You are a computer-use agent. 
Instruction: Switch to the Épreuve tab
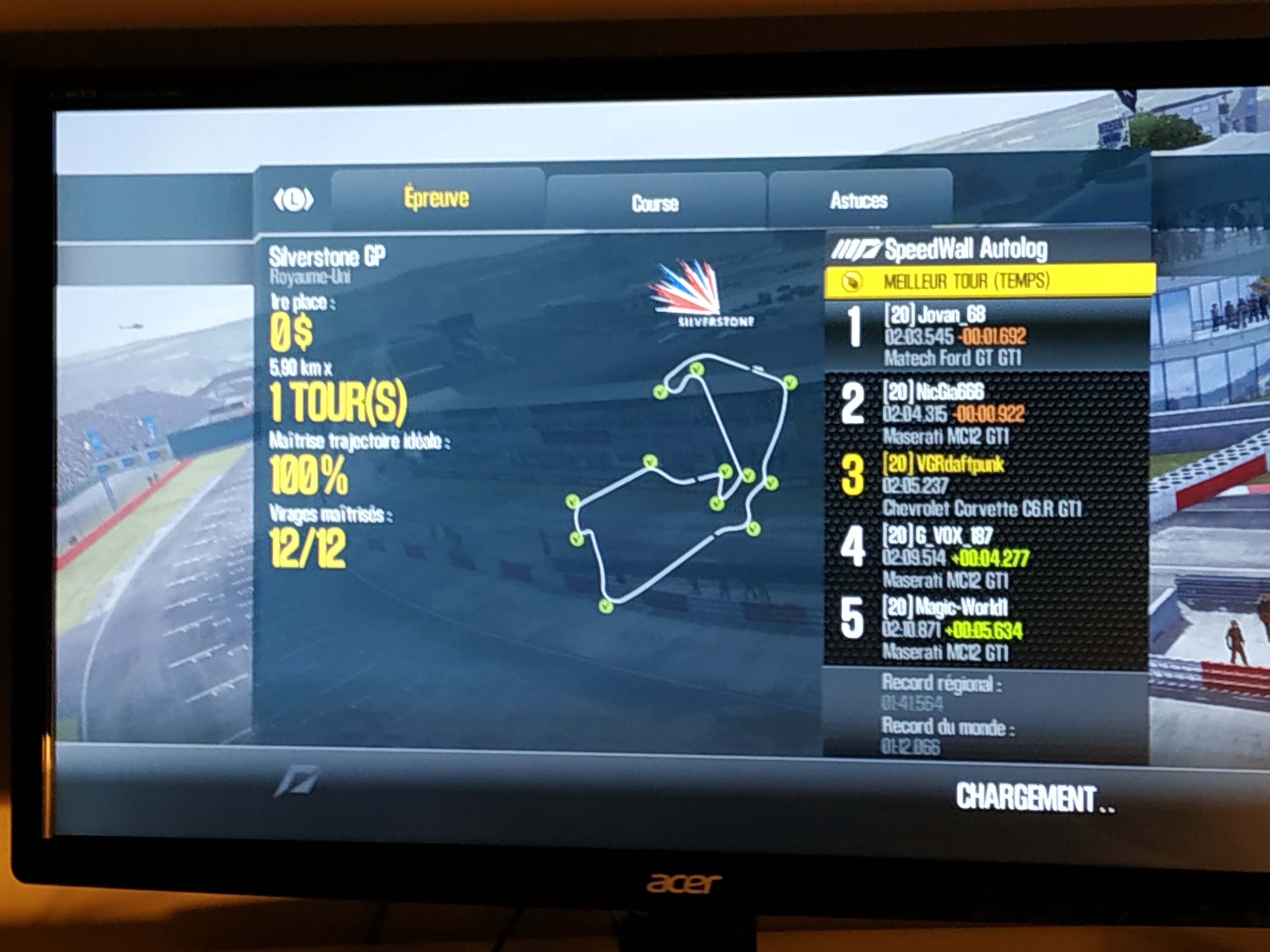(437, 199)
